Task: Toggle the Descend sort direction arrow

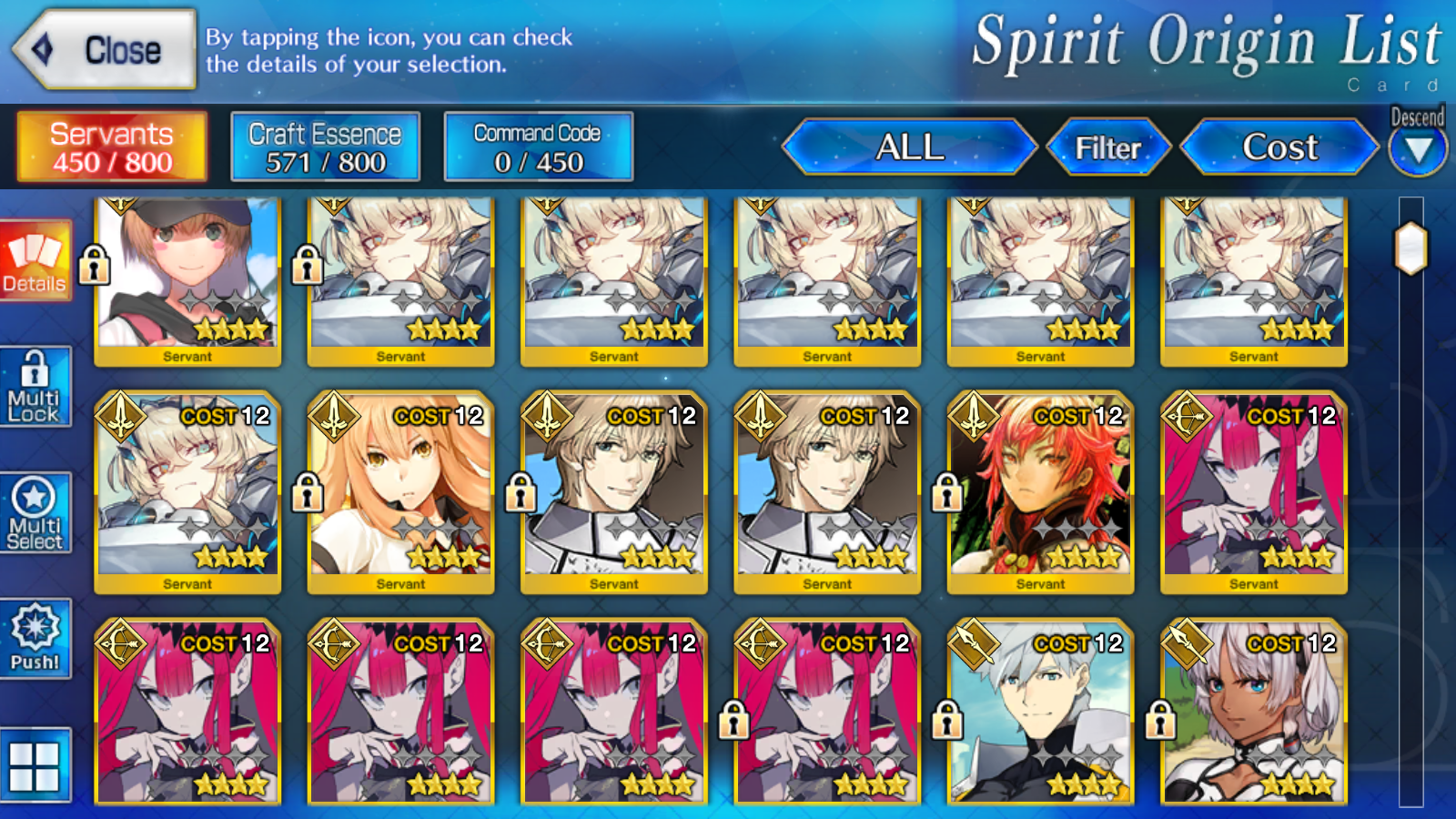Action: point(1418,149)
